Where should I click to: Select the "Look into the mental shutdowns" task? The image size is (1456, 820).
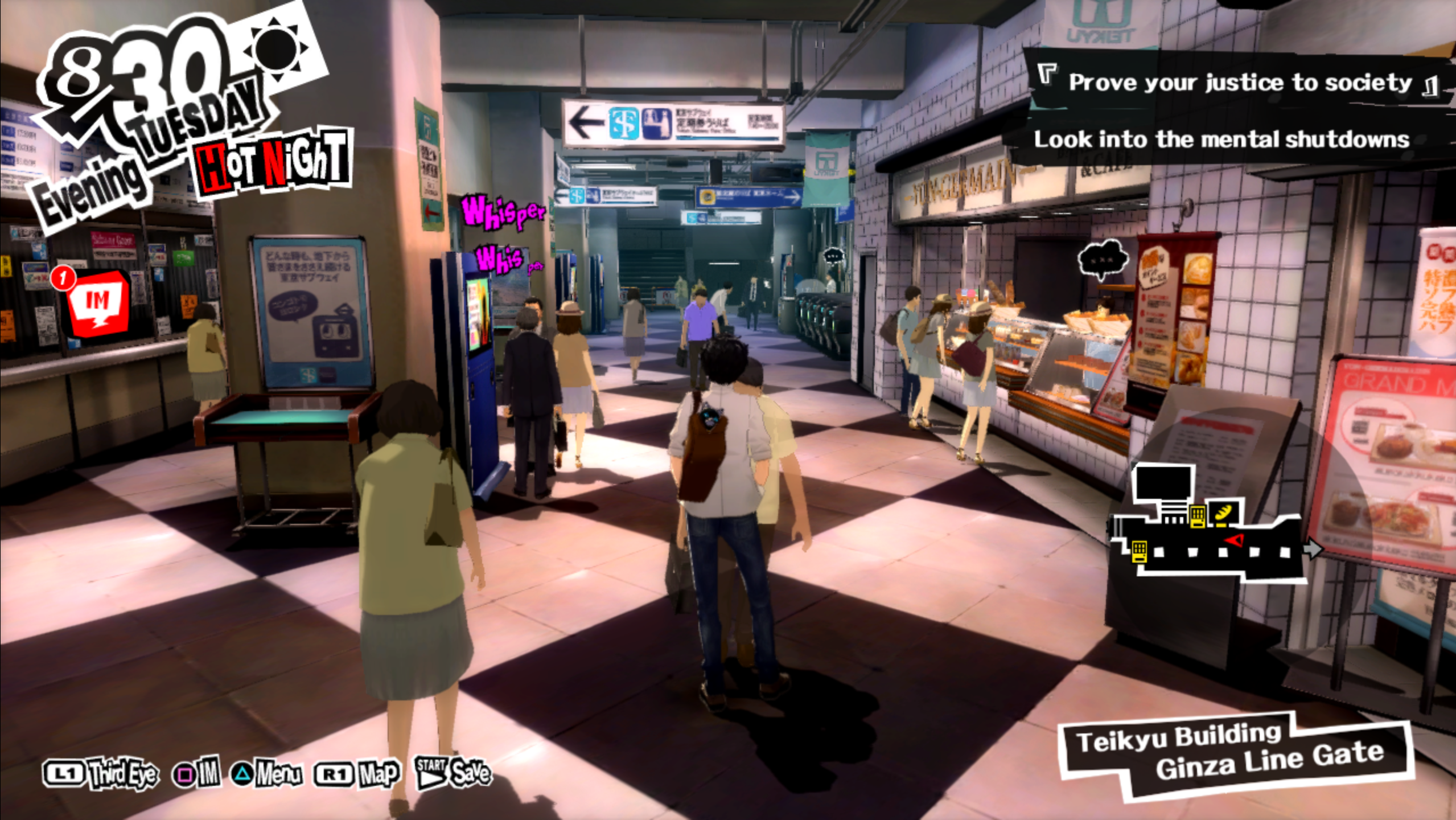[1221, 140]
